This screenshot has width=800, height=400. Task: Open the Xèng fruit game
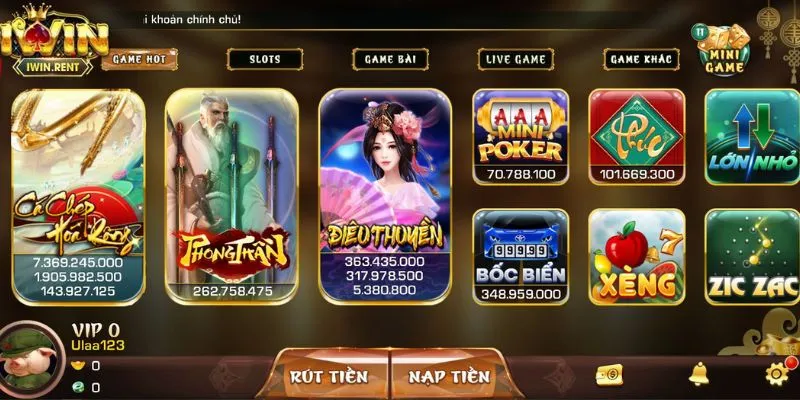636,255
